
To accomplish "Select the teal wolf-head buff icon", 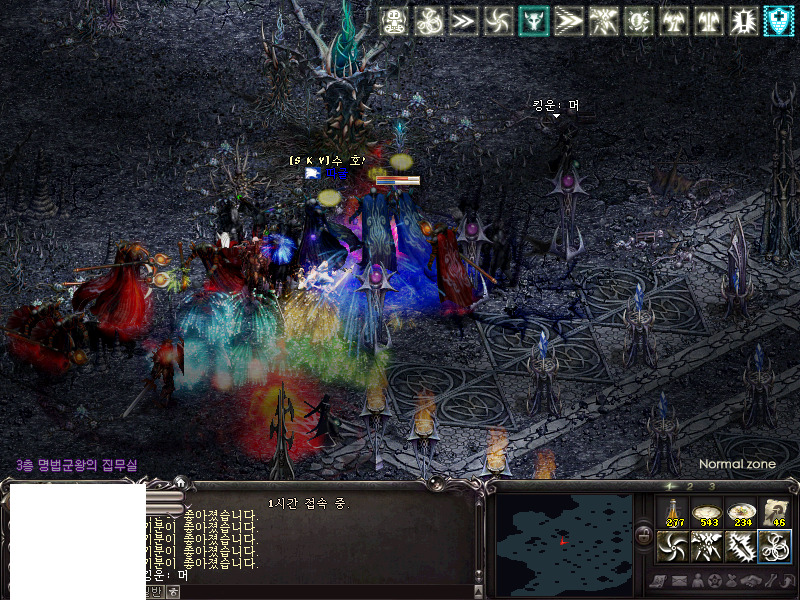I will 532,20.
